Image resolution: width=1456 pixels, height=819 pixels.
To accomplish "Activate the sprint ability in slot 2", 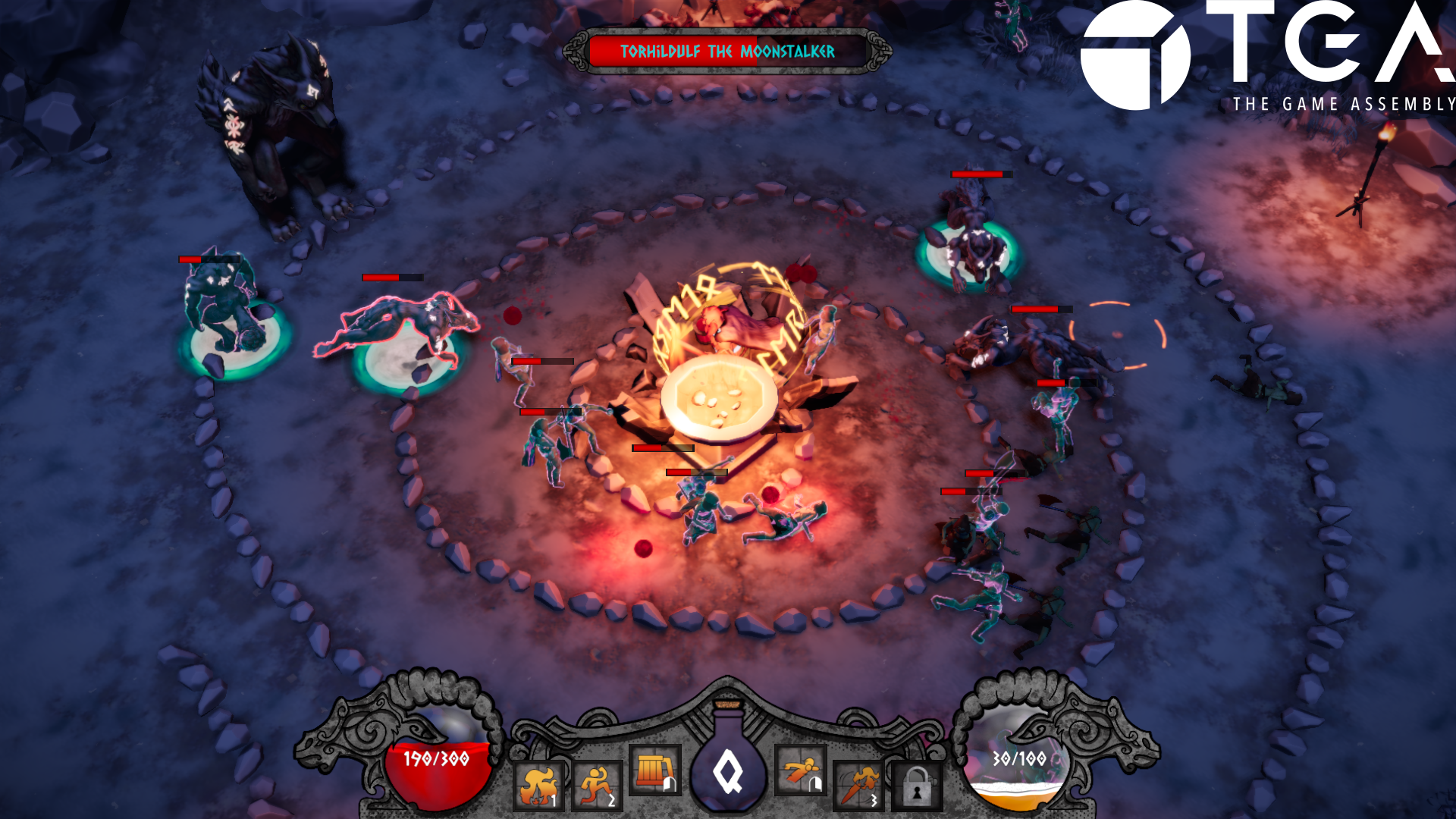I will [597, 786].
